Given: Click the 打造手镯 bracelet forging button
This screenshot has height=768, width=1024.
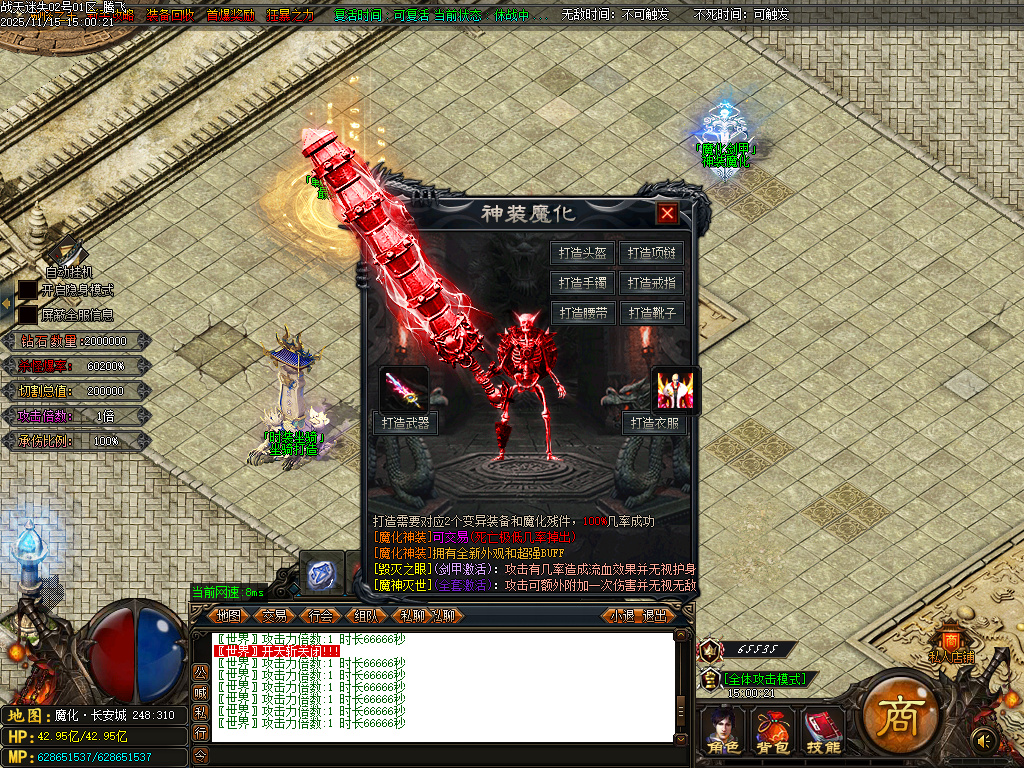Looking at the screenshot, I should (x=583, y=283).
